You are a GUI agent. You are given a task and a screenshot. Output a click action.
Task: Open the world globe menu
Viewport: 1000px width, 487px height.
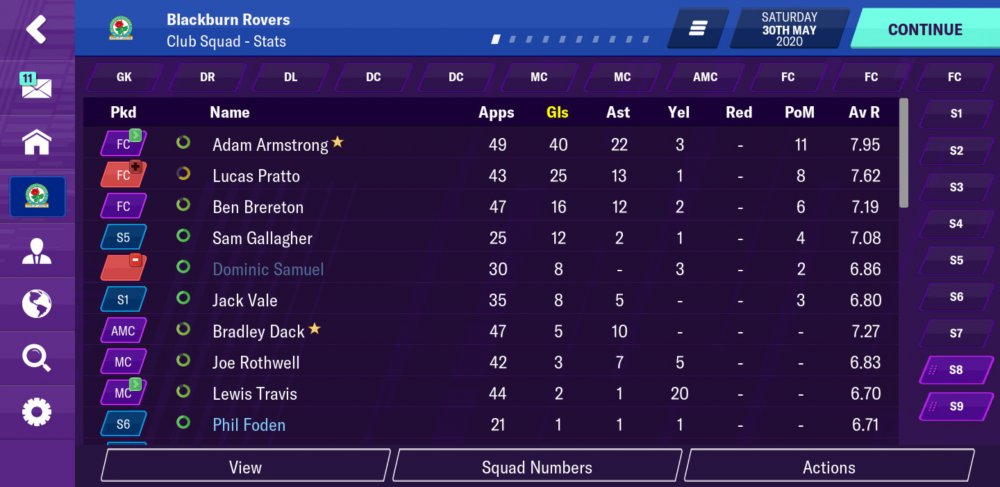(36, 303)
